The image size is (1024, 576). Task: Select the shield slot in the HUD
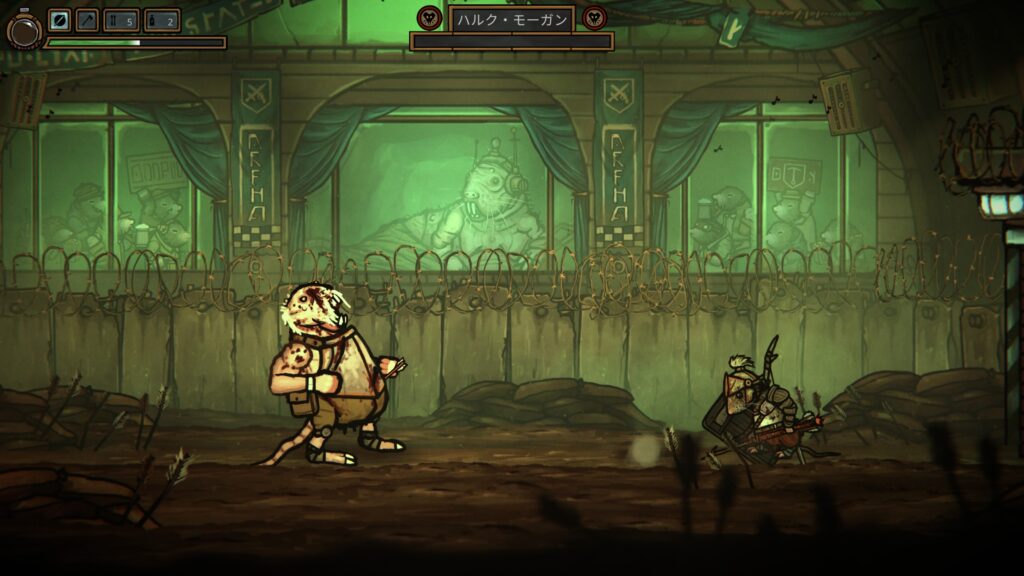pyautogui.click(x=60, y=20)
